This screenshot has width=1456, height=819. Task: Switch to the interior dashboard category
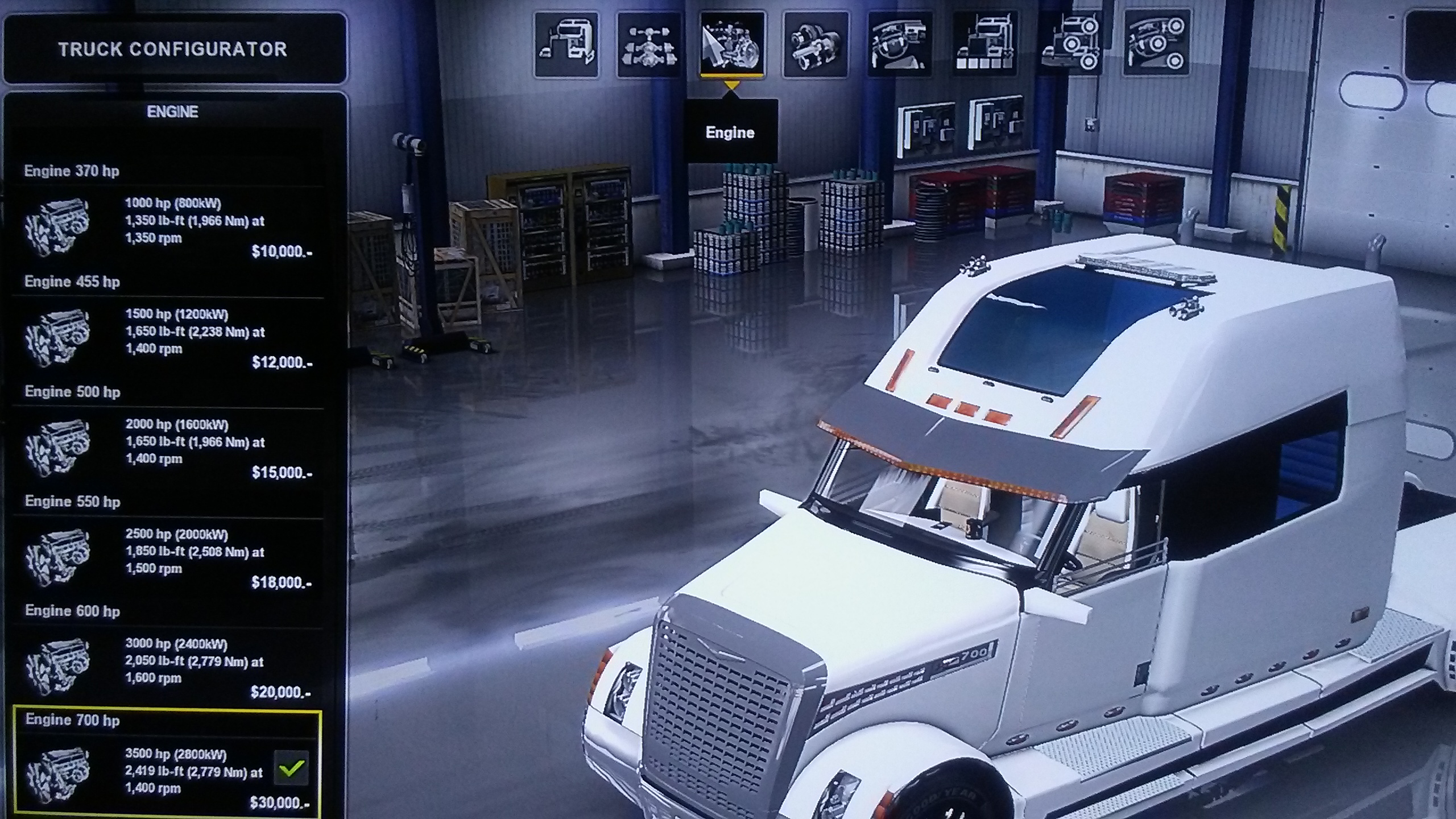tap(899, 44)
